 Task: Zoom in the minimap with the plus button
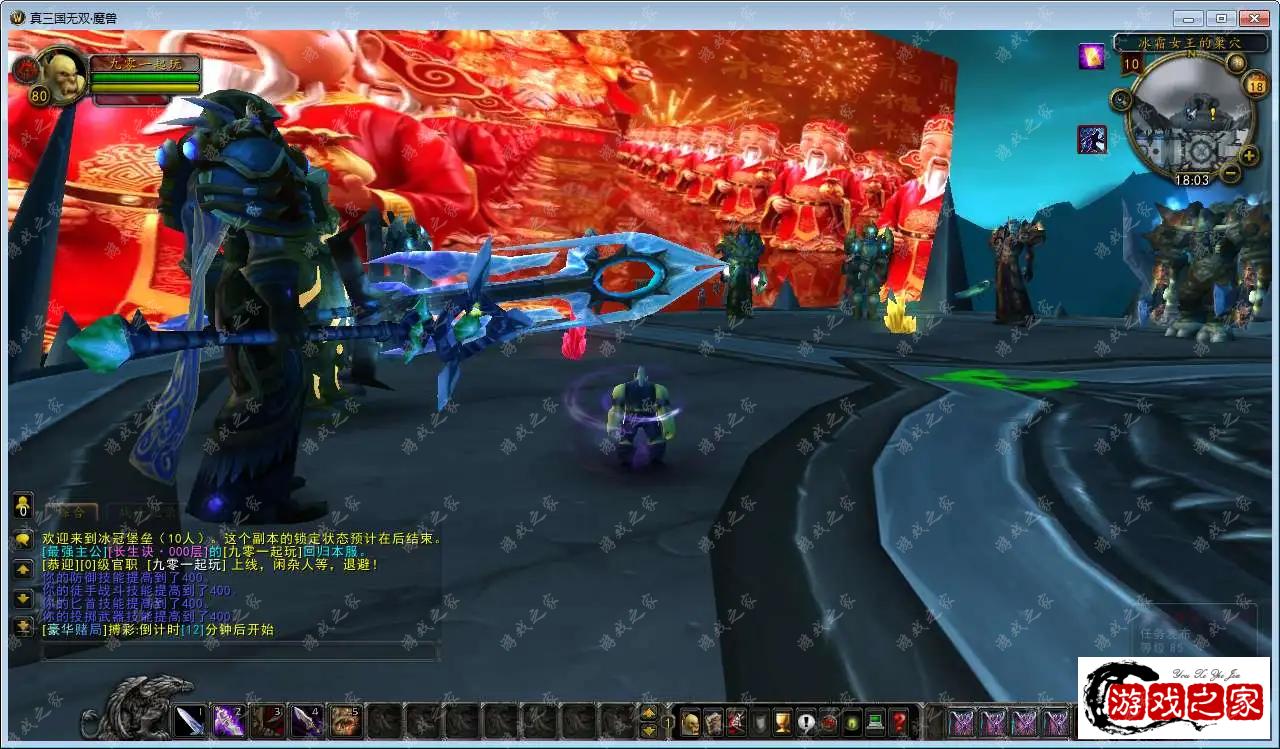tap(1249, 155)
